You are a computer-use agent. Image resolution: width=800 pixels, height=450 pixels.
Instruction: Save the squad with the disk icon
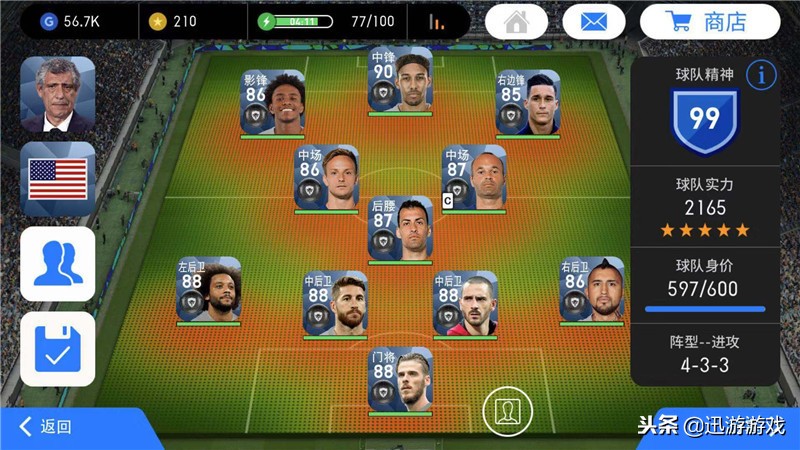click(x=58, y=349)
